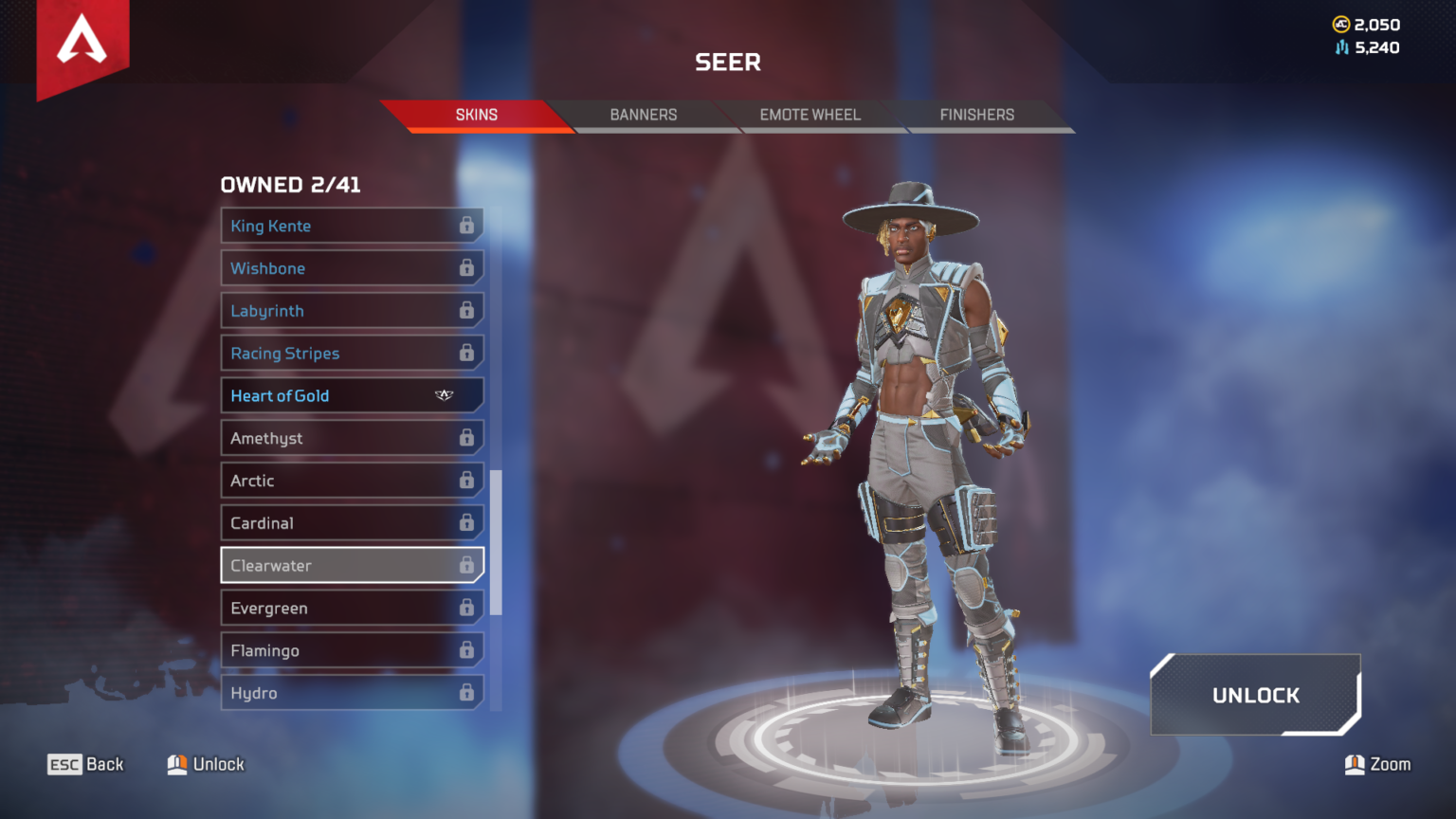
Task: Click the lock icon on Hydro skin
Action: click(x=467, y=693)
